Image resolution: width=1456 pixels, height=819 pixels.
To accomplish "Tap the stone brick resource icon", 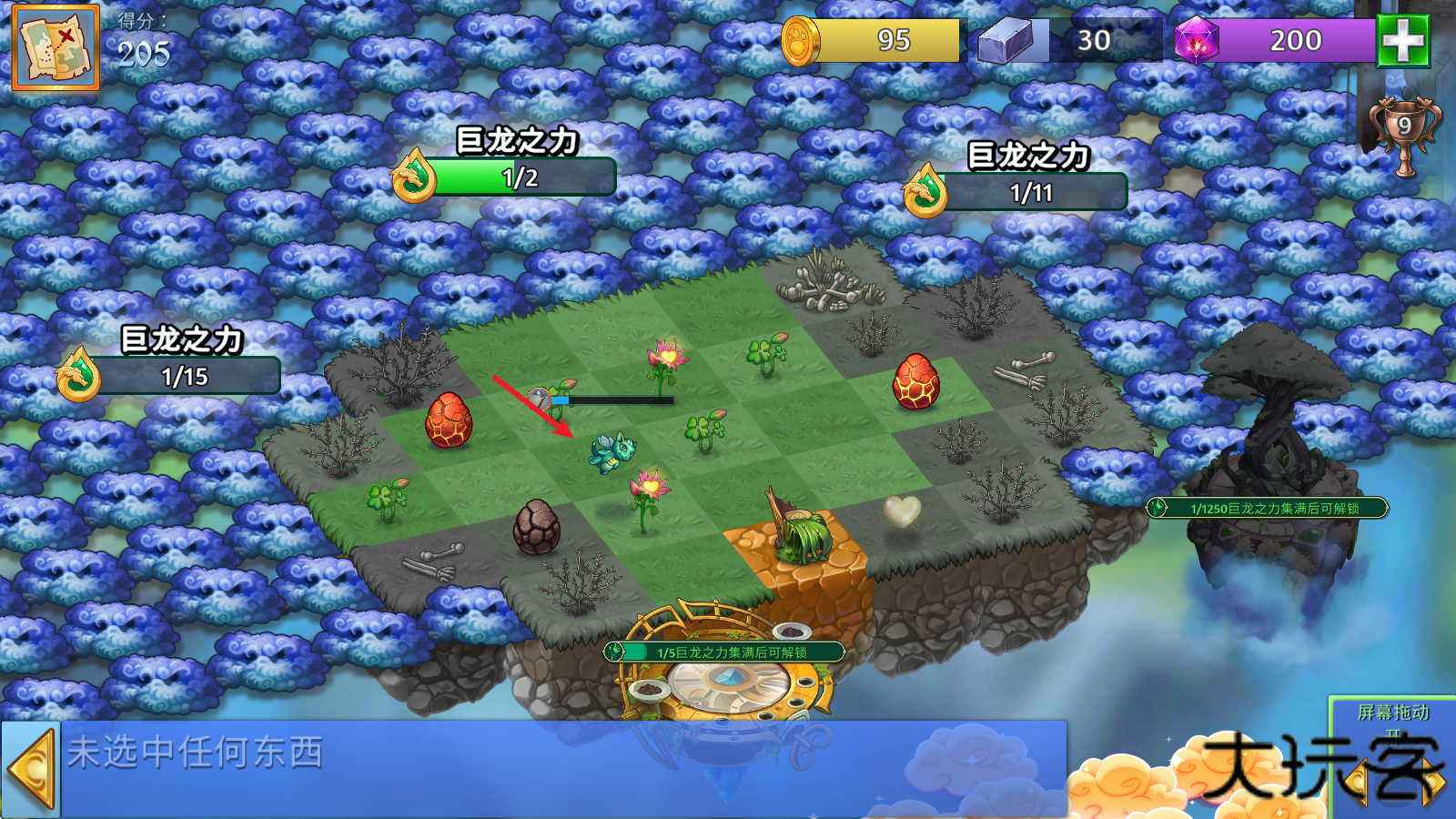I will coord(1005,41).
